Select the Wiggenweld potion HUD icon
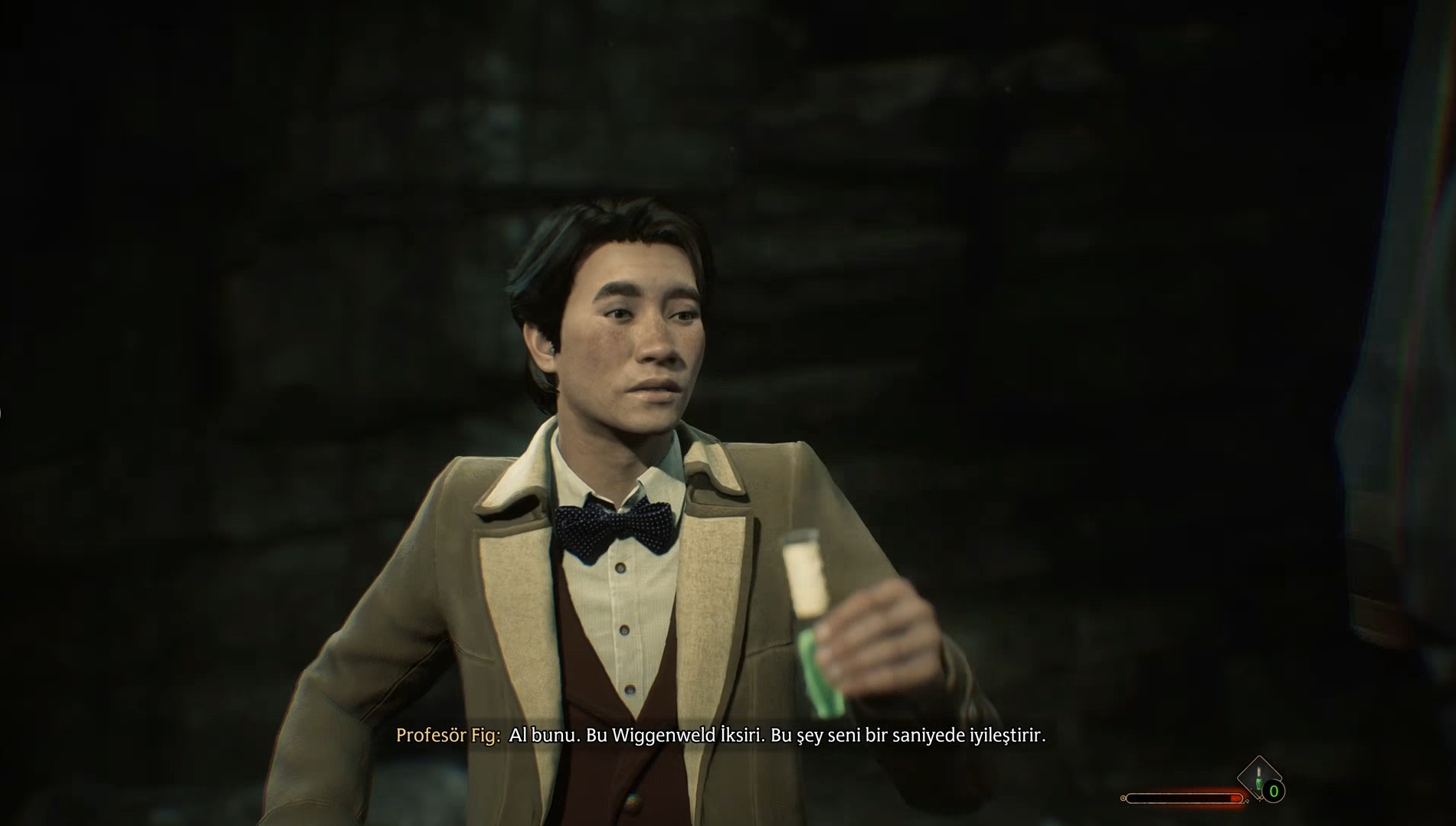The width and height of the screenshot is (1456, 826). pos(1258,777)
